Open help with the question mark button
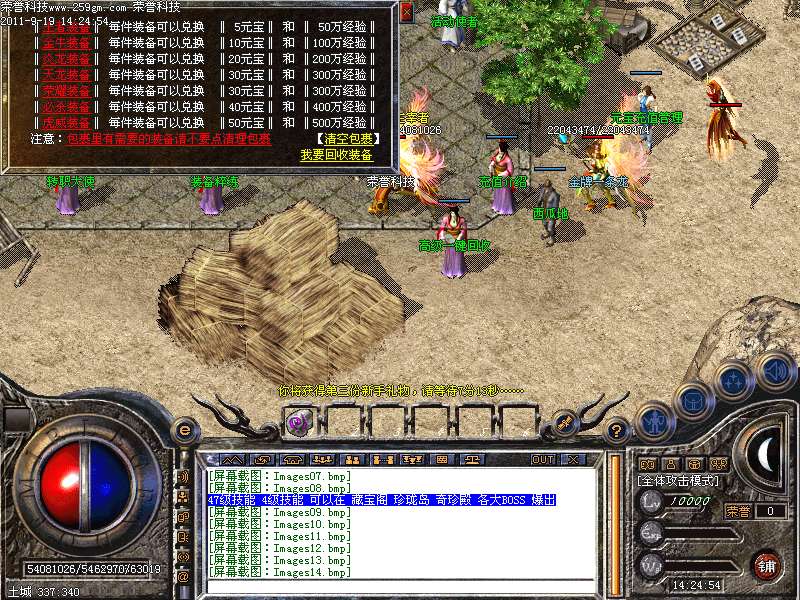 tap(617, 431)
